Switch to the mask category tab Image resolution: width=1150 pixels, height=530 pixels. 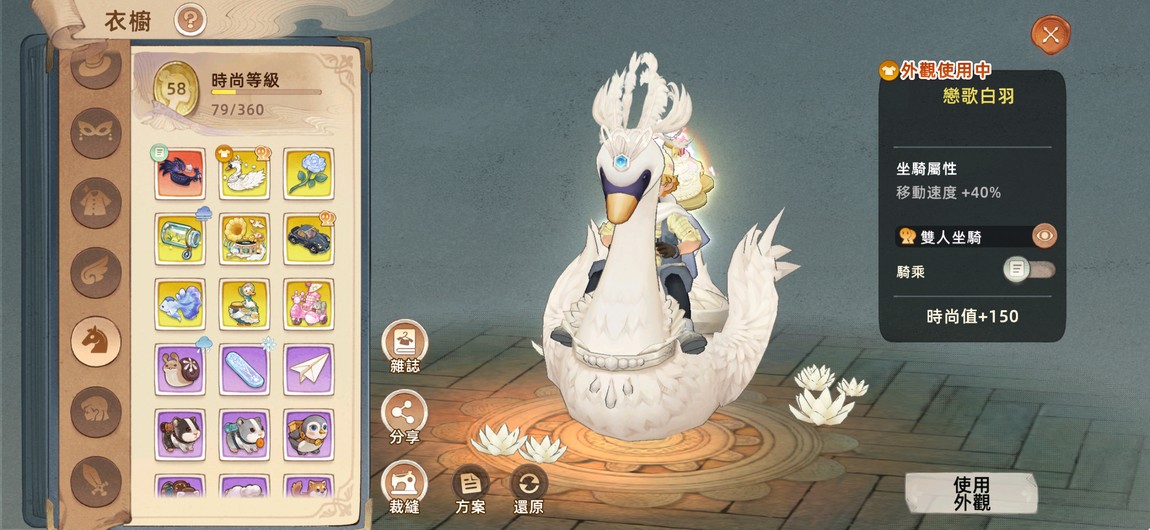tap(97, 133)
